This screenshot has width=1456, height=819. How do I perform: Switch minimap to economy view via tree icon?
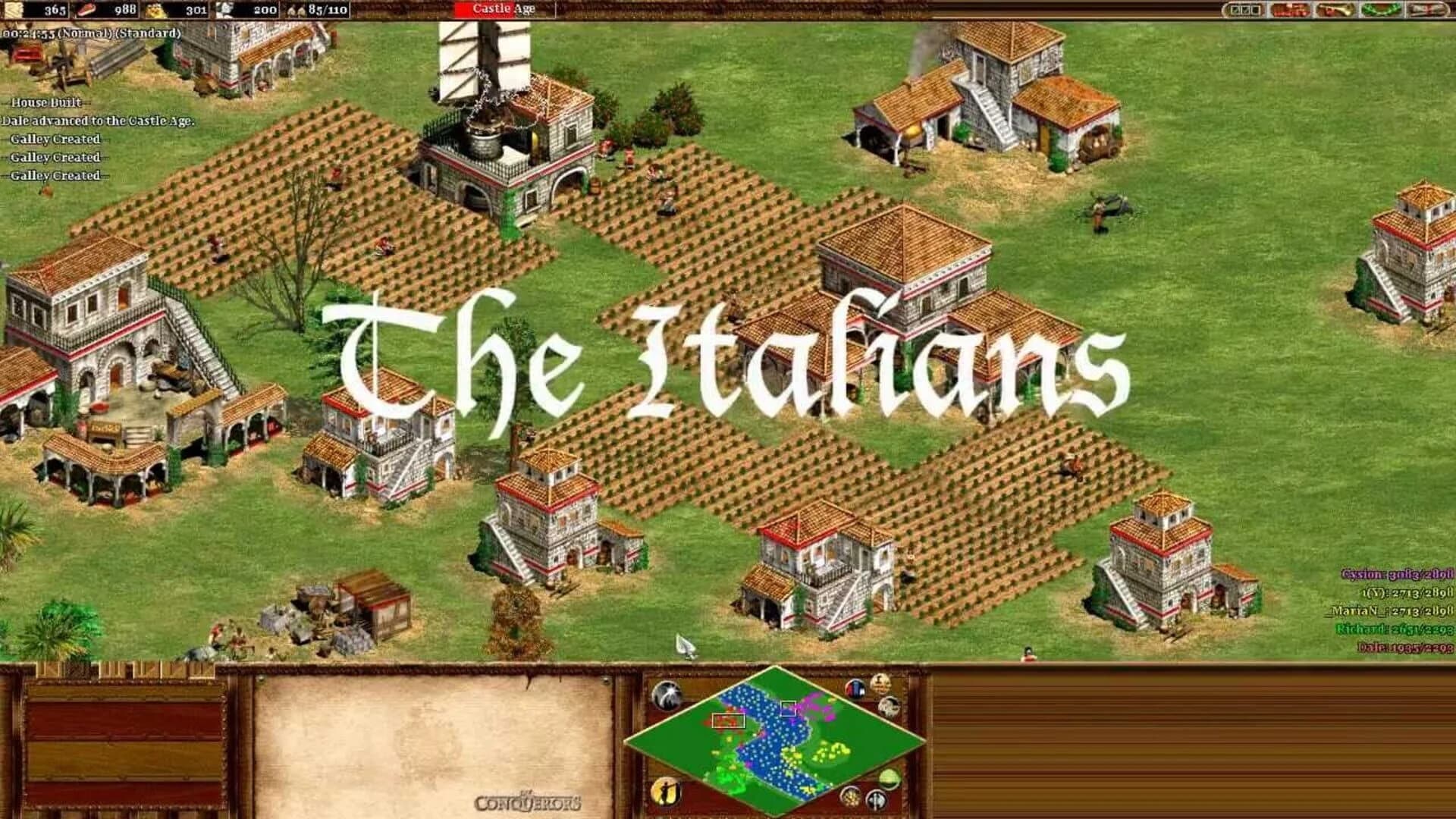coord(888,779)
